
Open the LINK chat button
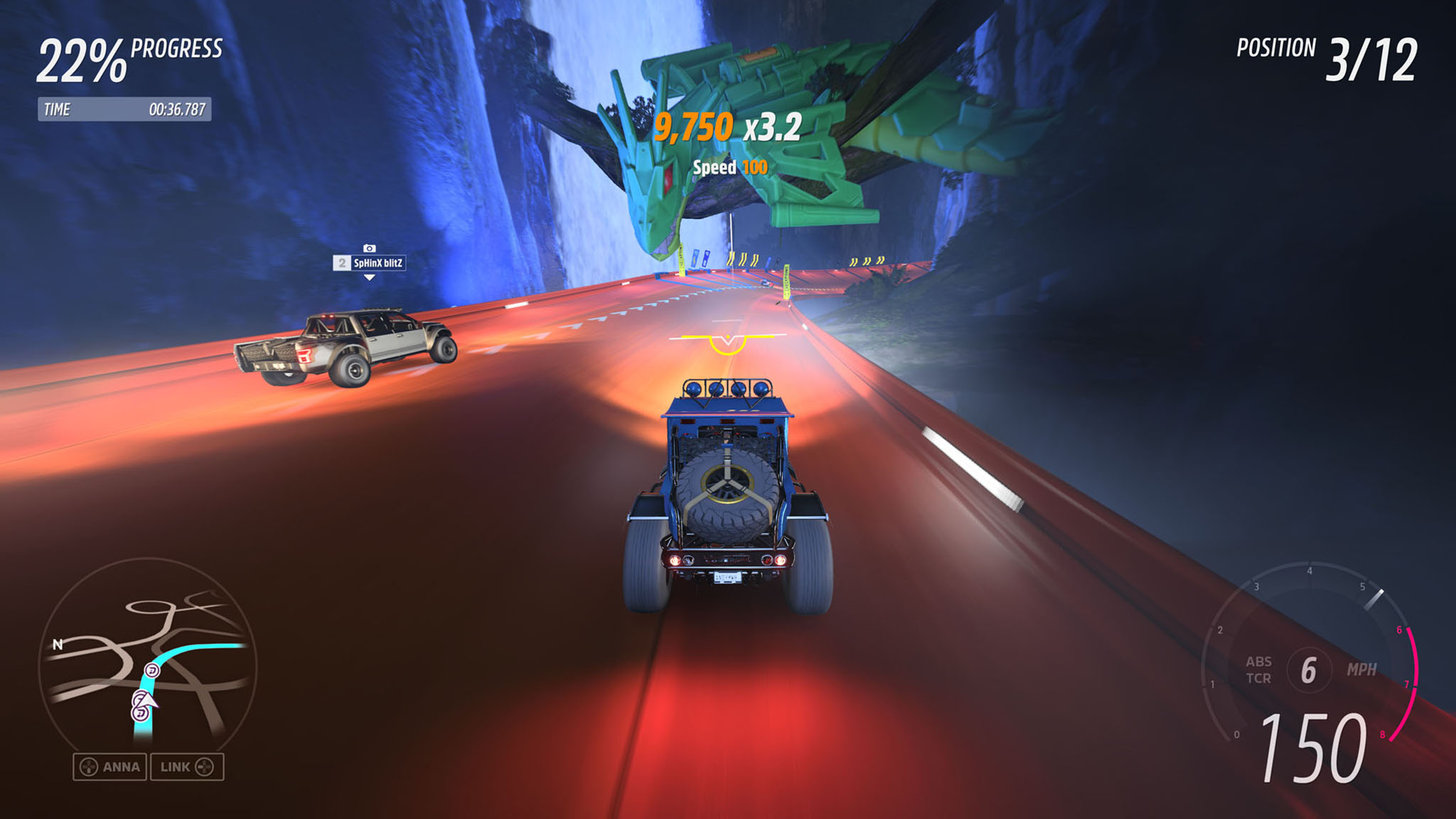pyautogui.click(x=186, y=767)
